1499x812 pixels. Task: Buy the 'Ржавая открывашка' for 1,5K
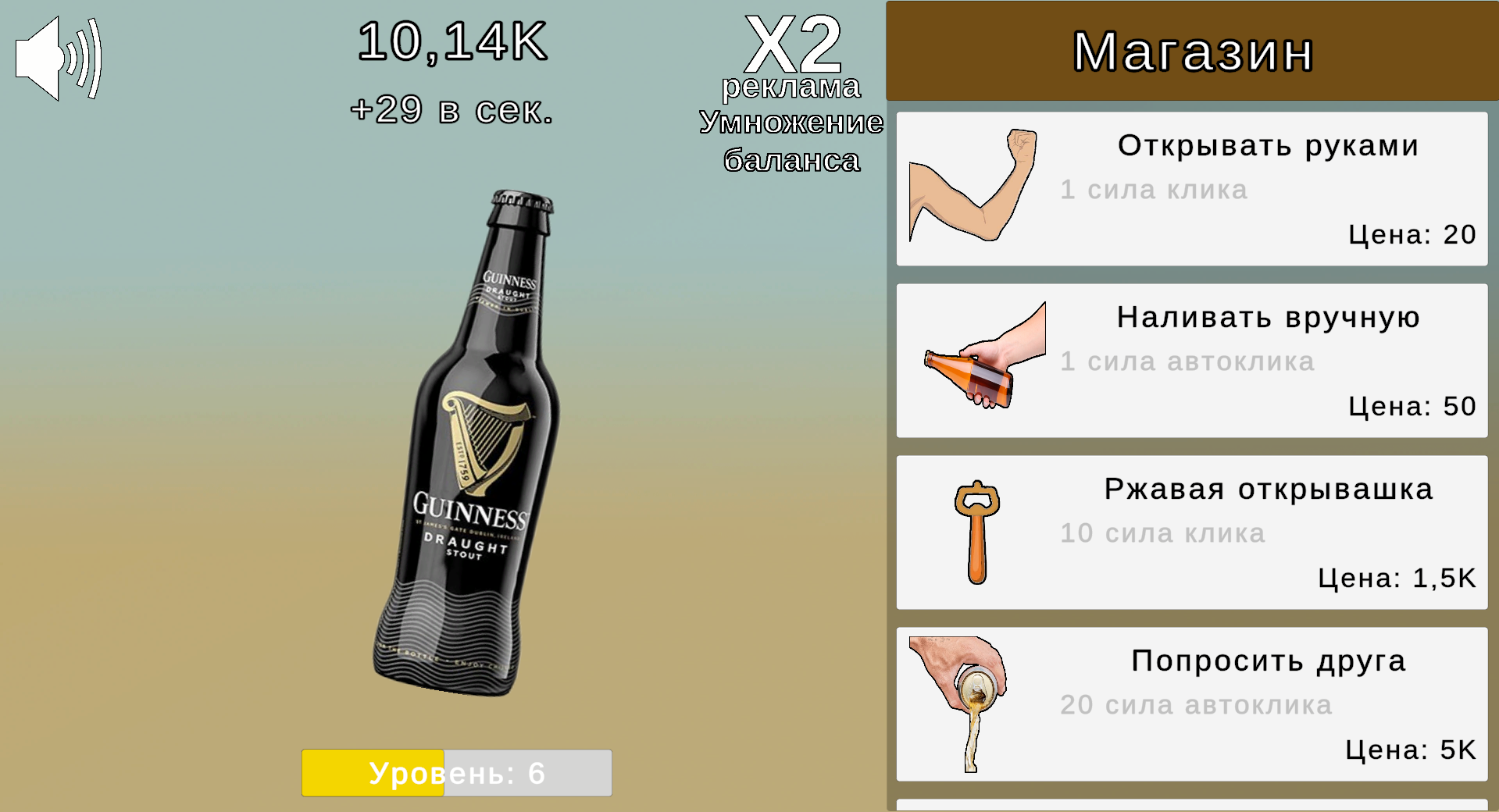coord(1191,532)
